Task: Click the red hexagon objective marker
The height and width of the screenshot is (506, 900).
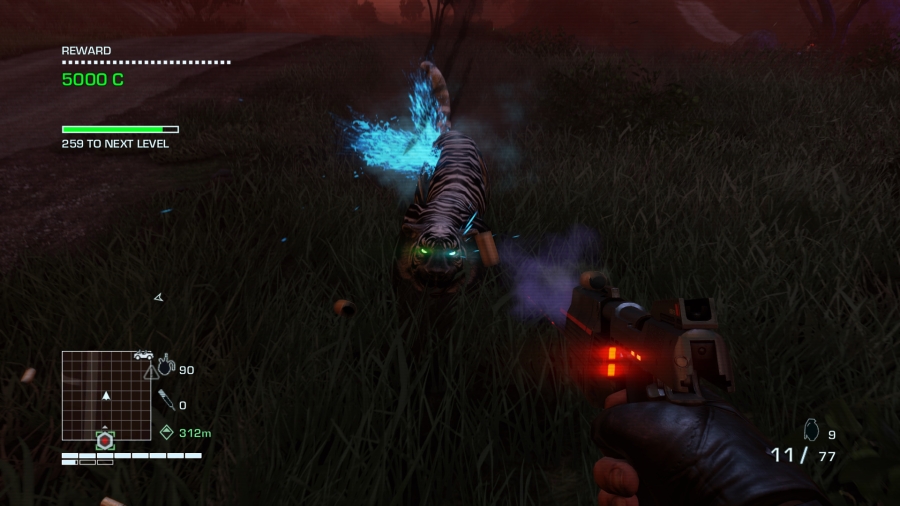Action: click(105, 439)
